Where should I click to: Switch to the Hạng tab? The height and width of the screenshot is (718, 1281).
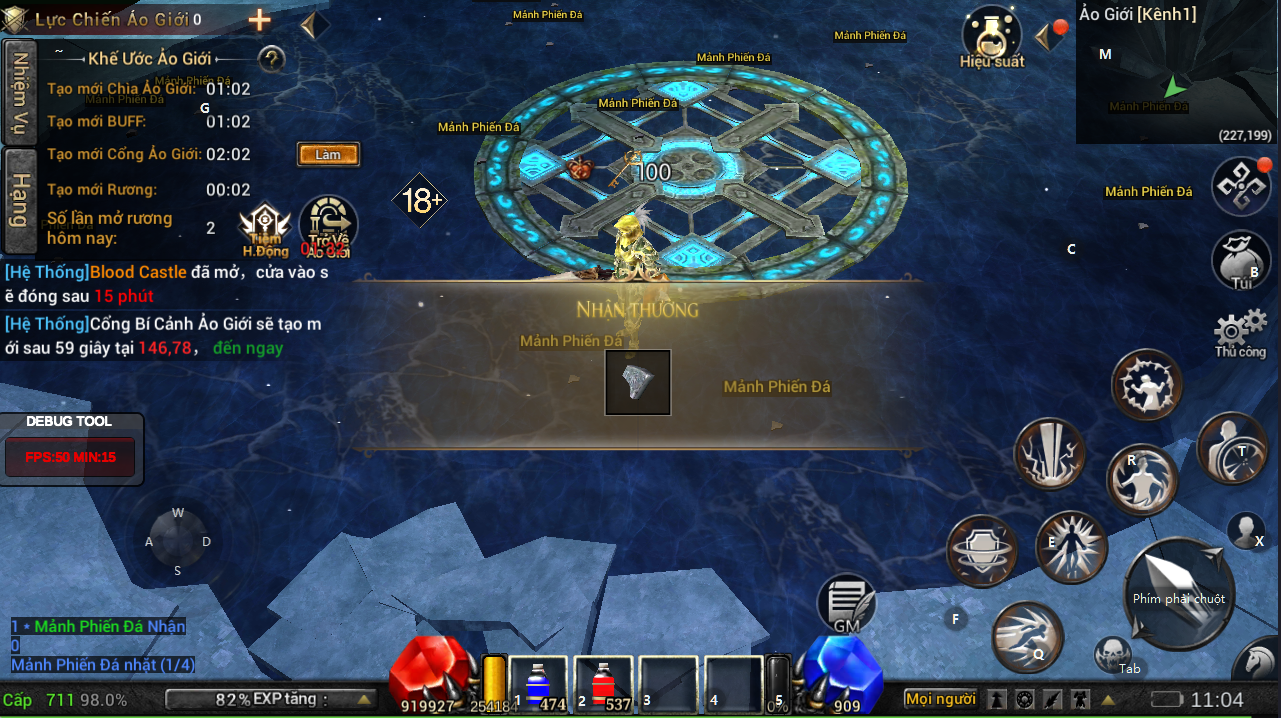pos(18,199)
